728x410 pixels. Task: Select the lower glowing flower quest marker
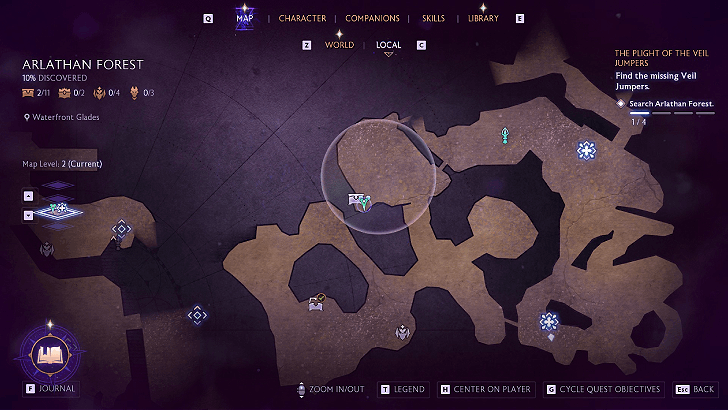coord(549,321)
